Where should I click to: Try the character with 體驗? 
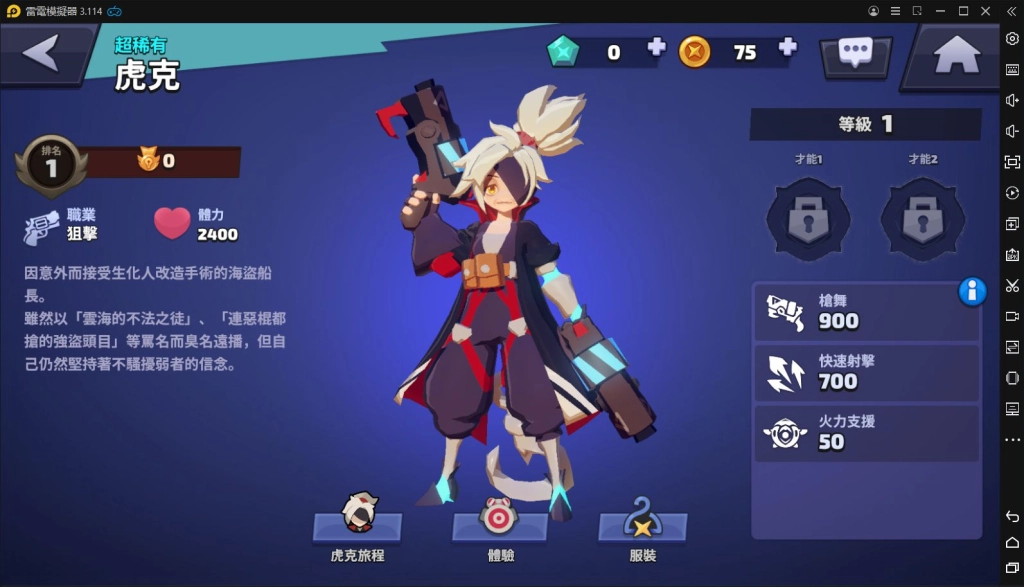[498, 525]
